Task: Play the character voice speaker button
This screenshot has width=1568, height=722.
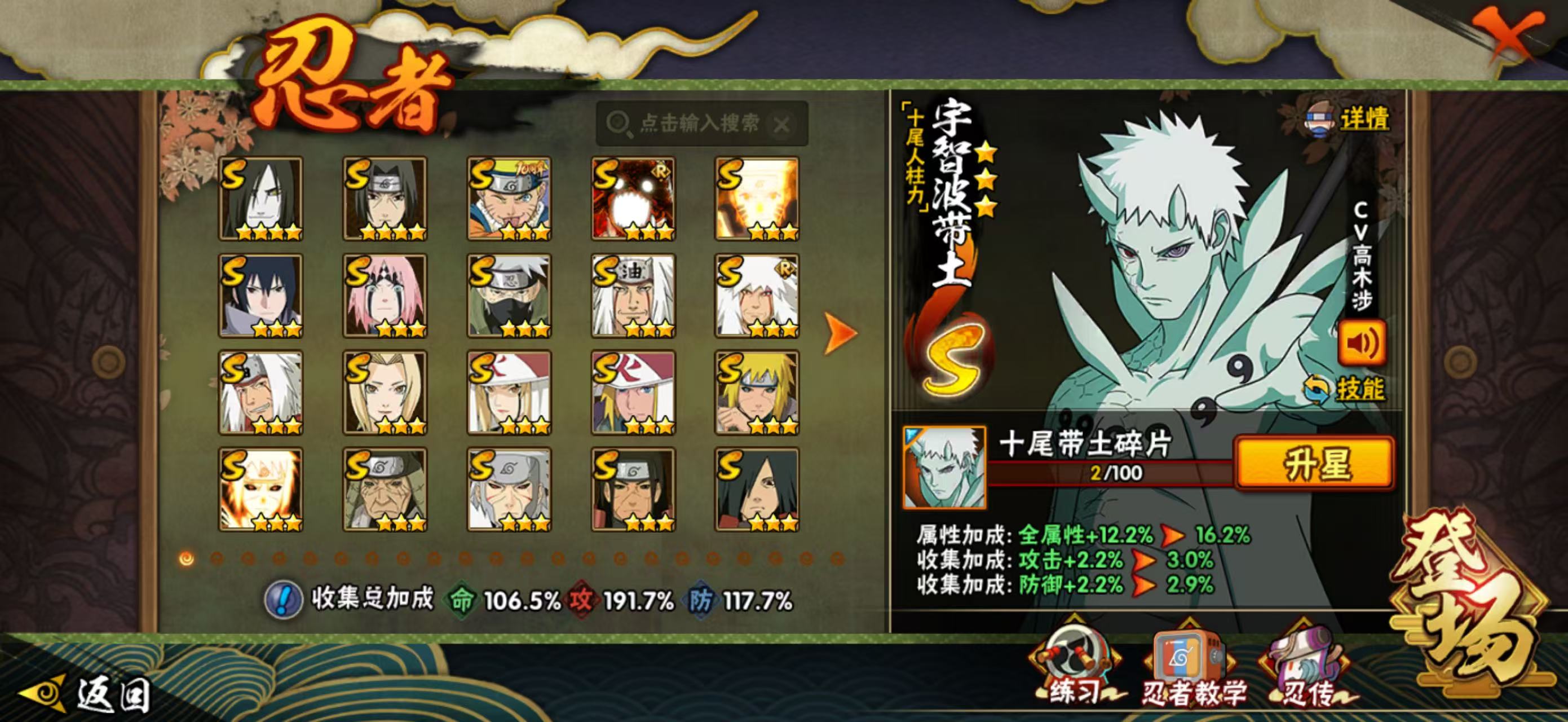Action: click(x=1361, y=342)
